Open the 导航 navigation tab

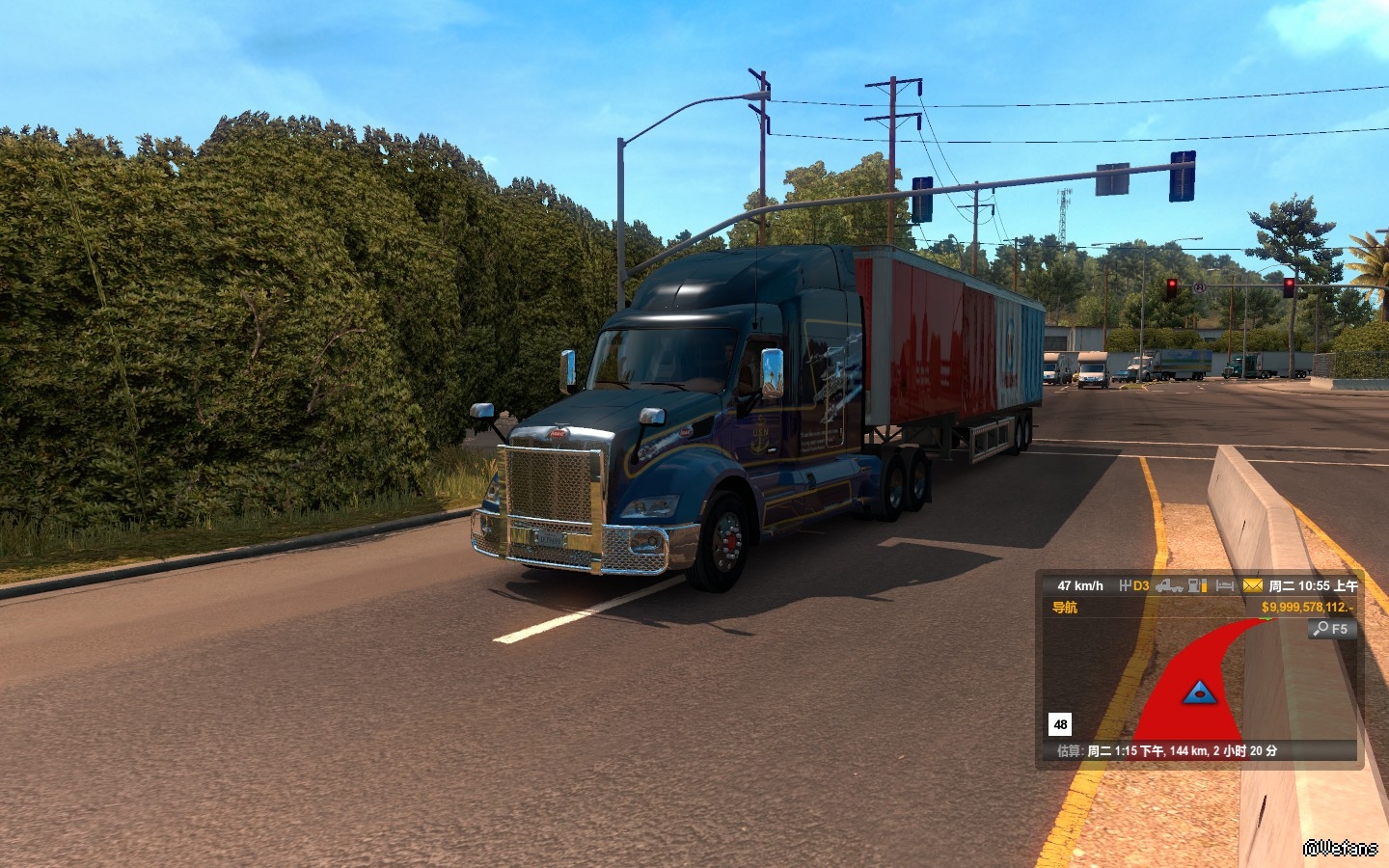coord(1065,608)
